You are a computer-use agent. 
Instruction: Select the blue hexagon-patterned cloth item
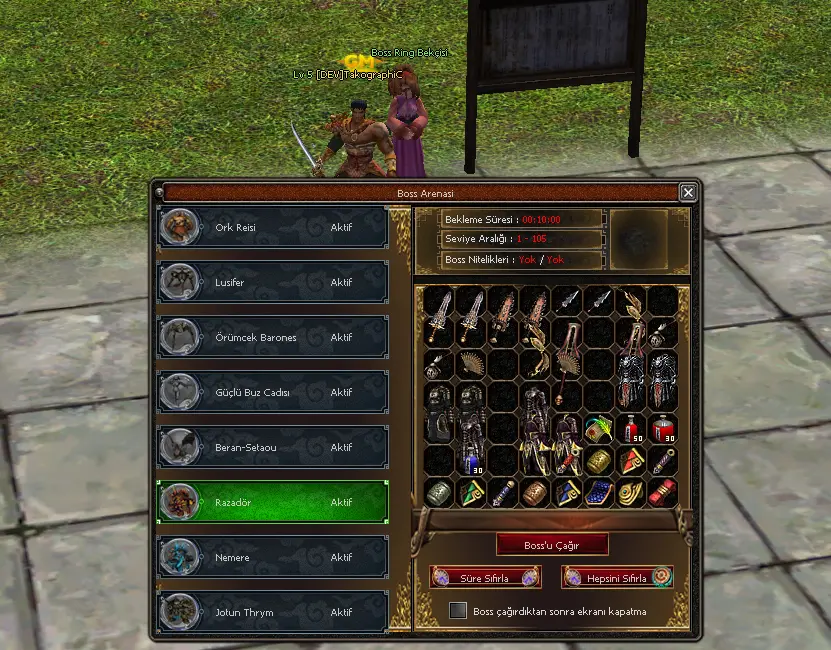click(x=599, y=493)
